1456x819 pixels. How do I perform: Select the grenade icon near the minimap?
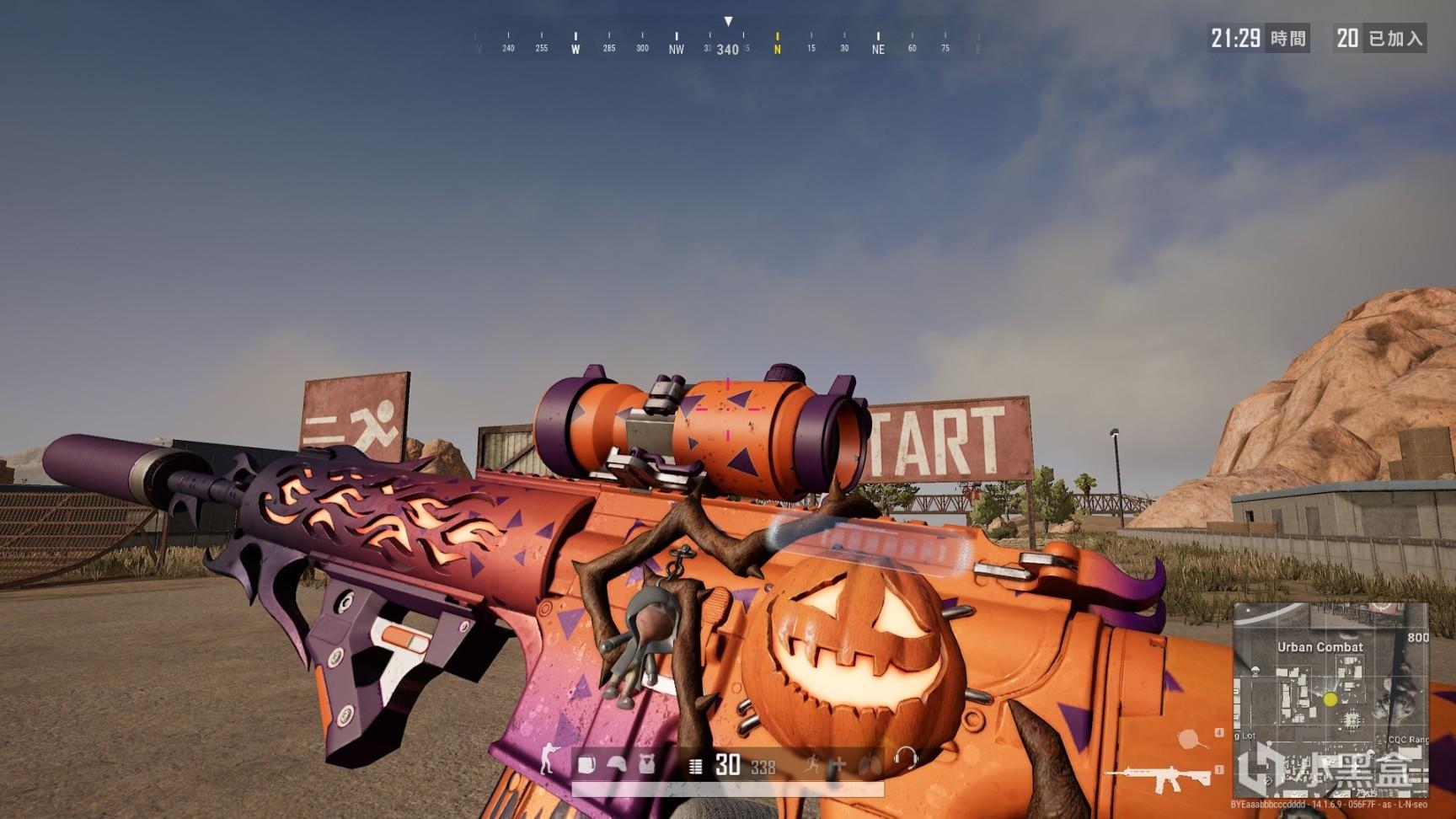click(x=1191, y=739)
